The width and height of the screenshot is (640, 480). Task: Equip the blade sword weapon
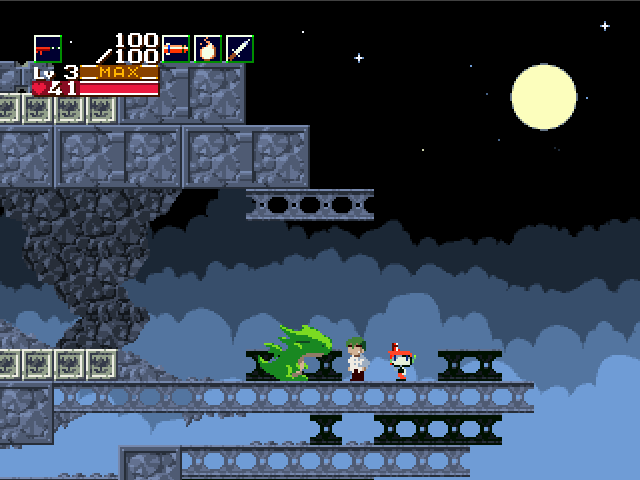tap(240, 49)
